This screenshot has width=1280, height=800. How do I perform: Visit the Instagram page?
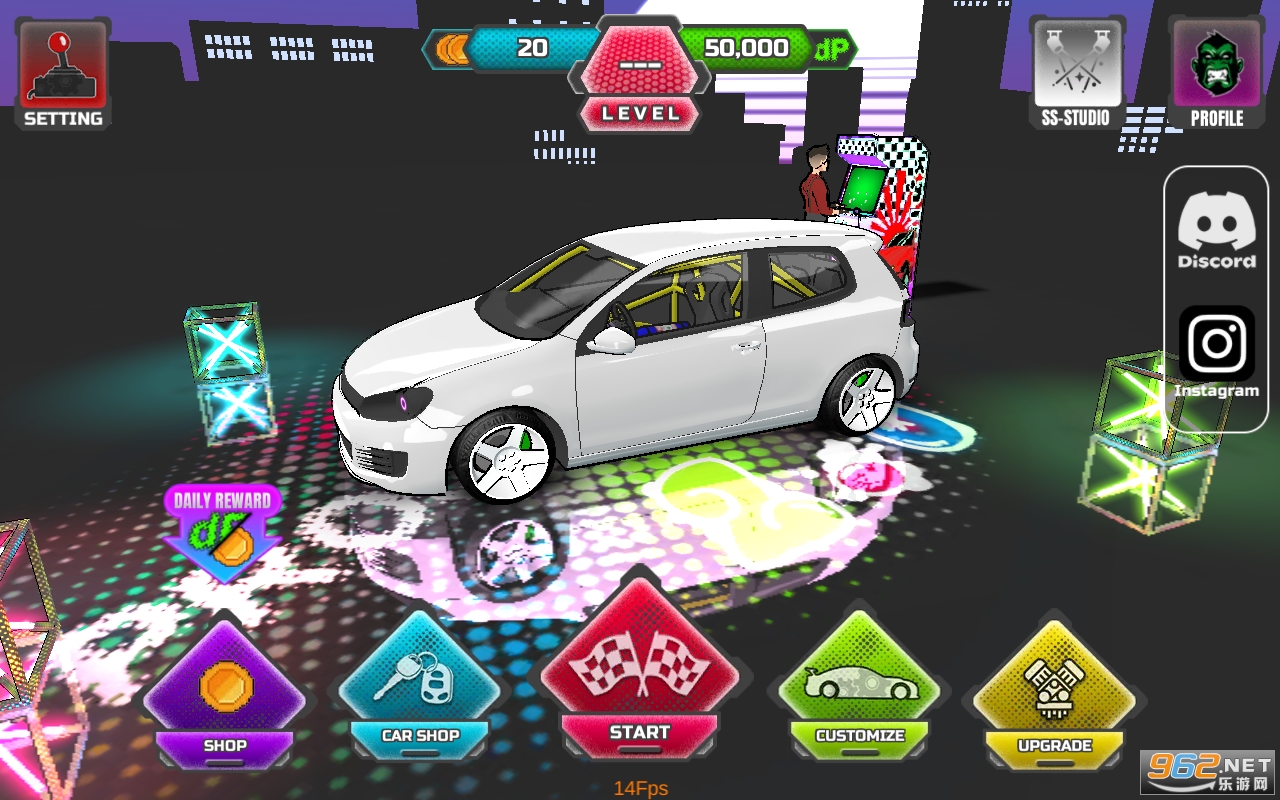tap(1216, 350)
